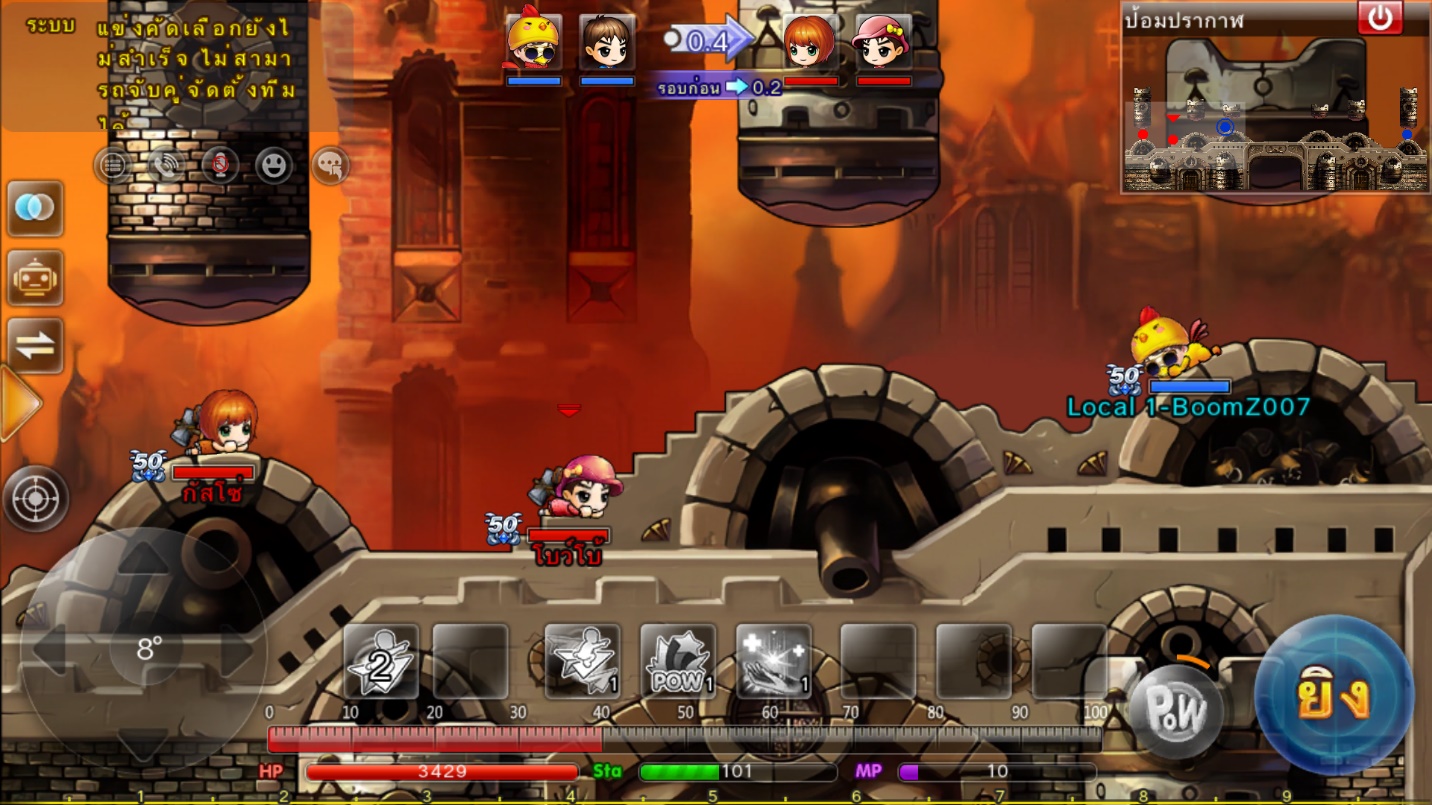This screenshot has height=805, width=1432.
Task: Activate the POW boost item slot
Action: [678, 662]
